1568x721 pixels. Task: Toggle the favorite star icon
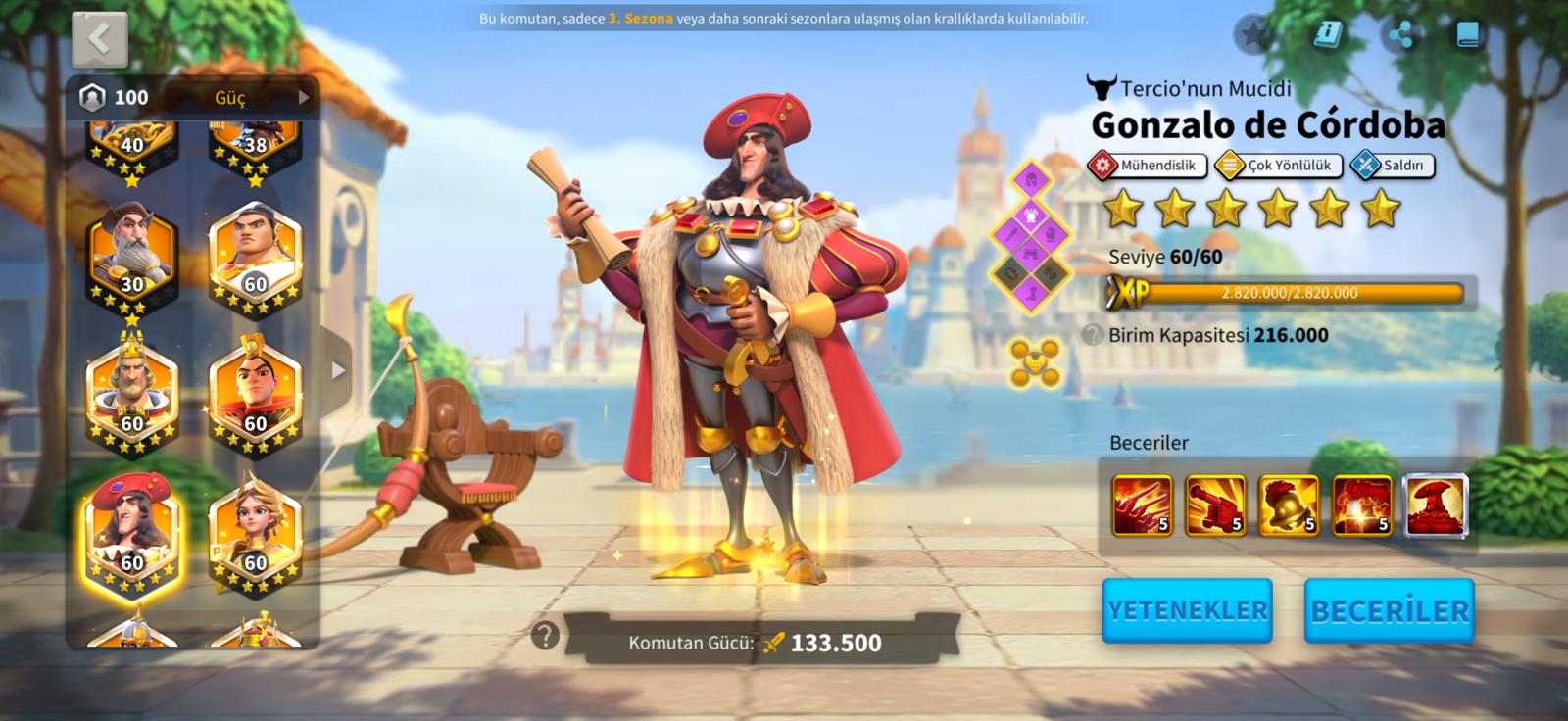[x=1253, y=35]
